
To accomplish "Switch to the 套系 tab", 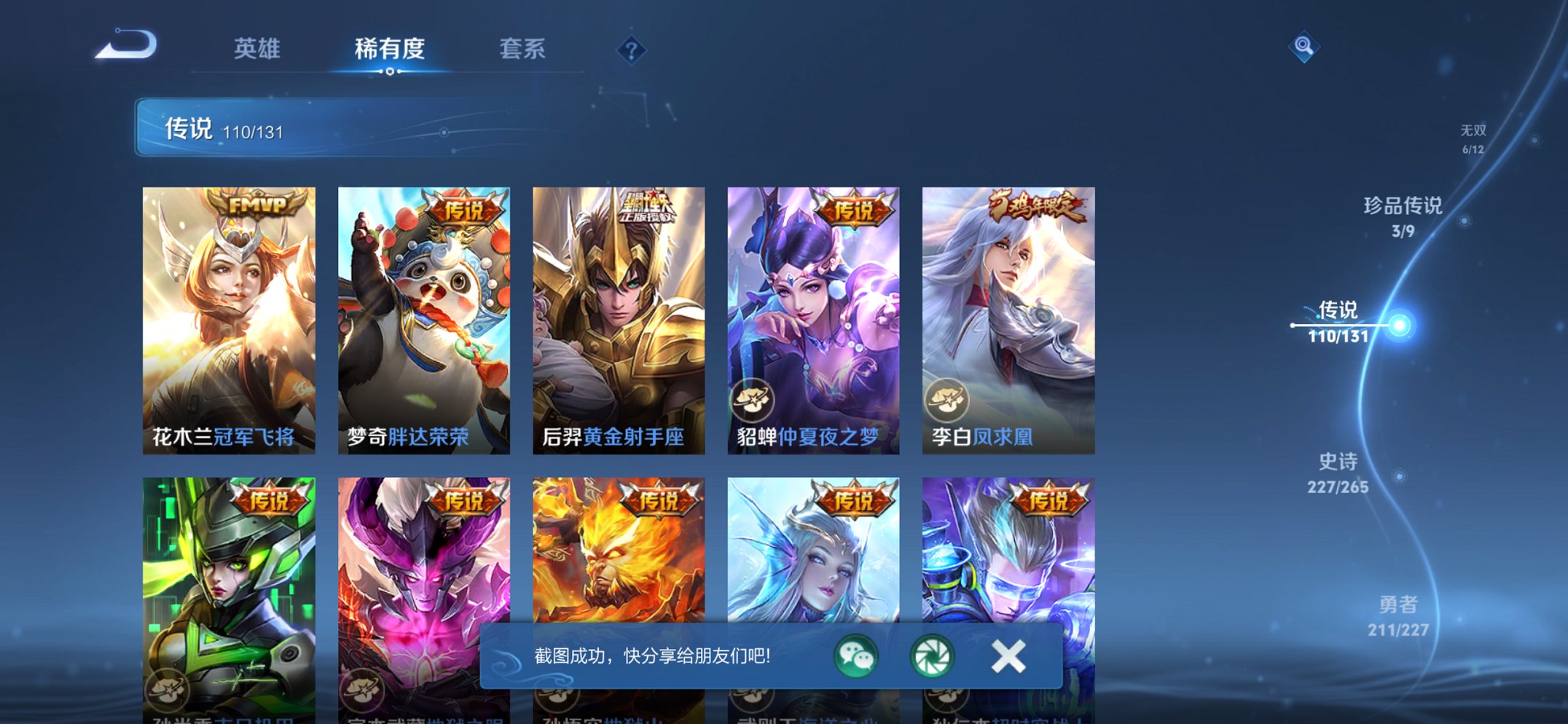I will [x=522, y=49].
